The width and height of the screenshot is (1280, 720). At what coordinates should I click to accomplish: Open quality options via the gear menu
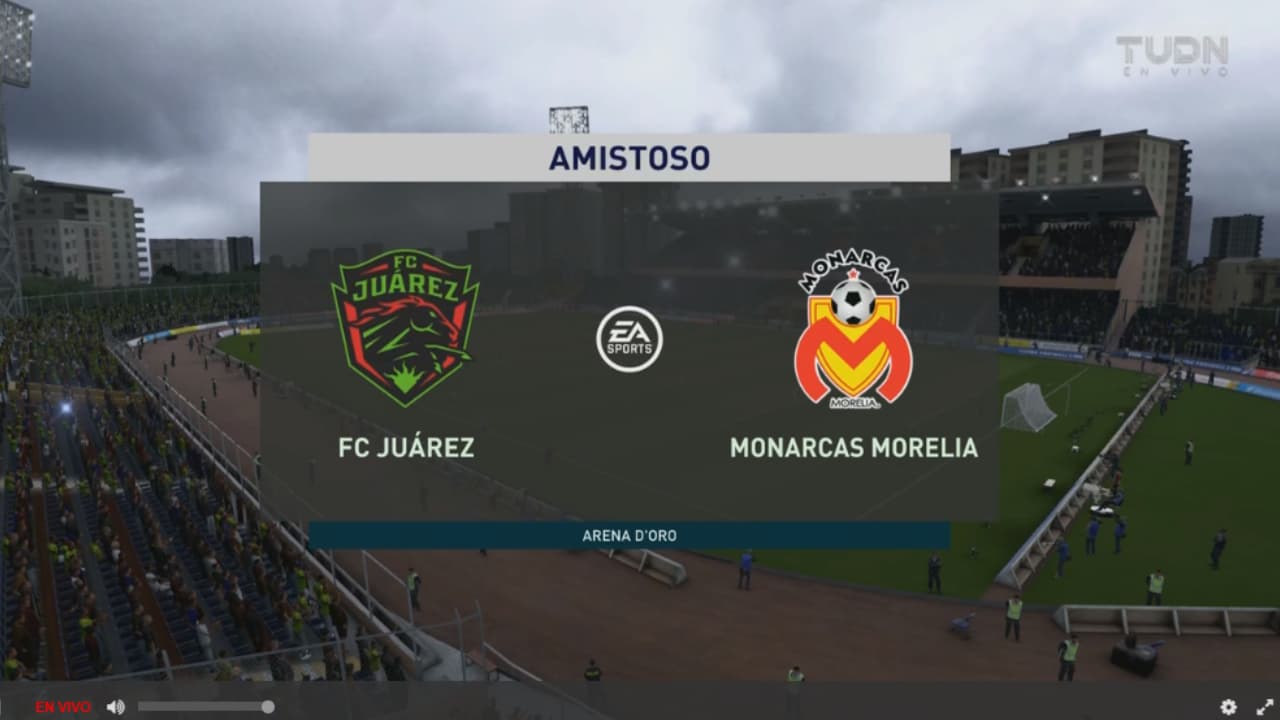(1228, 706)
